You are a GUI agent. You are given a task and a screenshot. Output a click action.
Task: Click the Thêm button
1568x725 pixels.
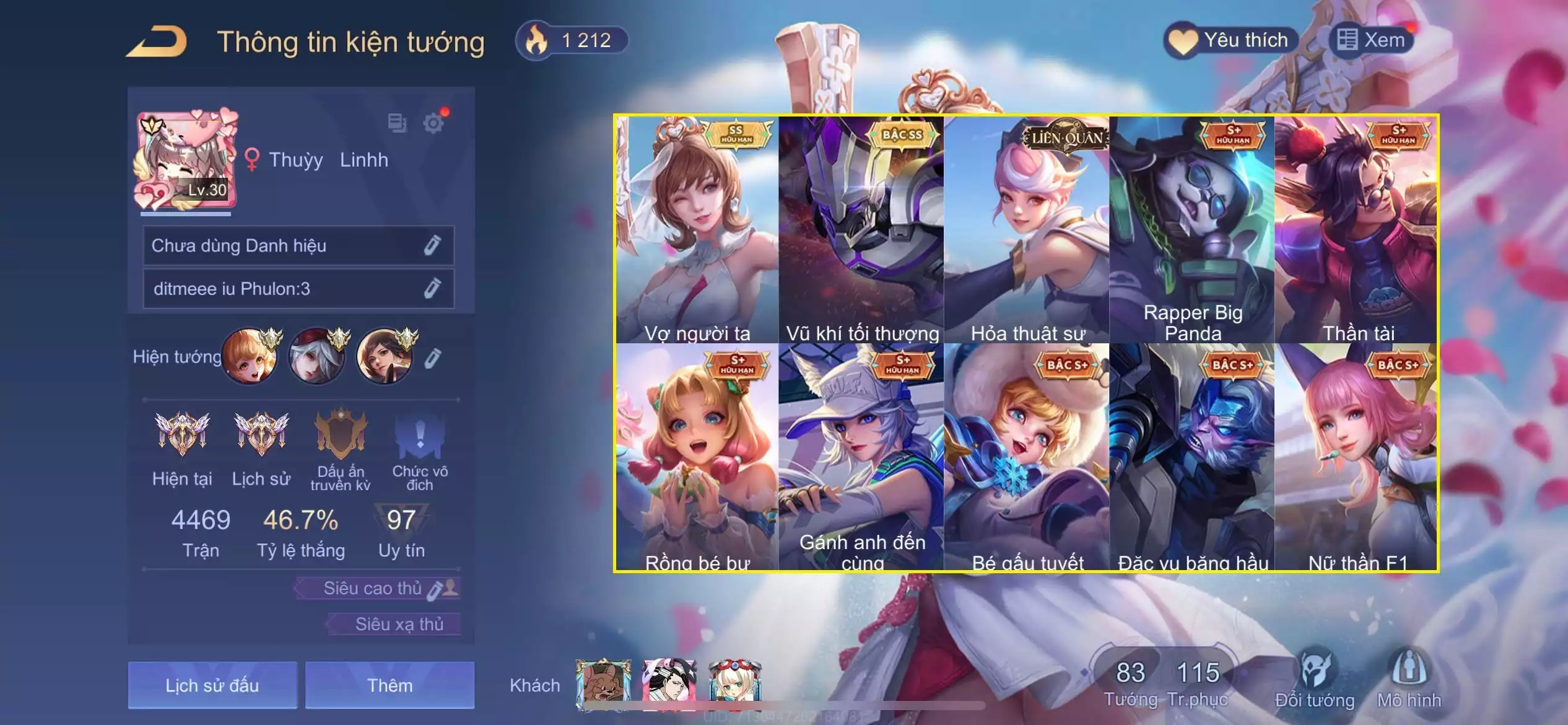point(390,685)
